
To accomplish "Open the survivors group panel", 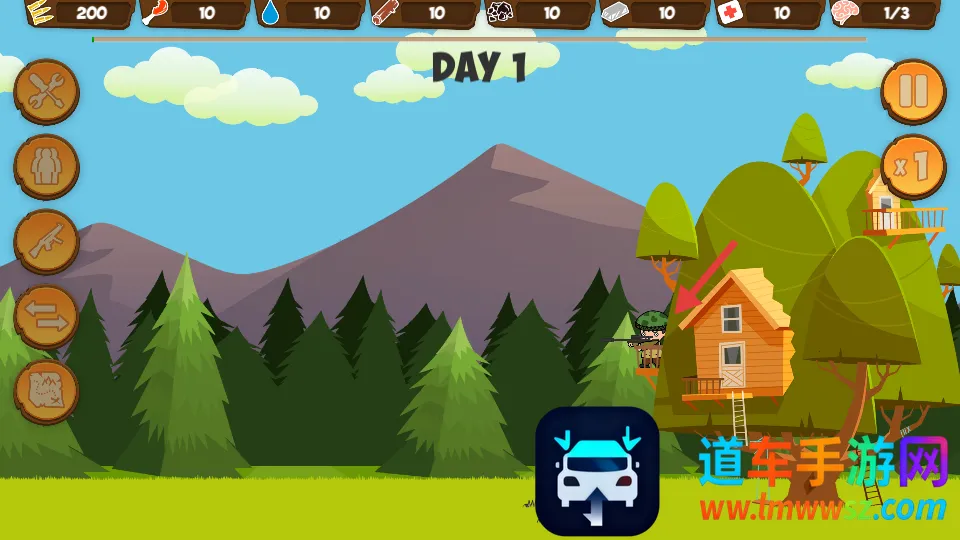I will coord(46,167).
